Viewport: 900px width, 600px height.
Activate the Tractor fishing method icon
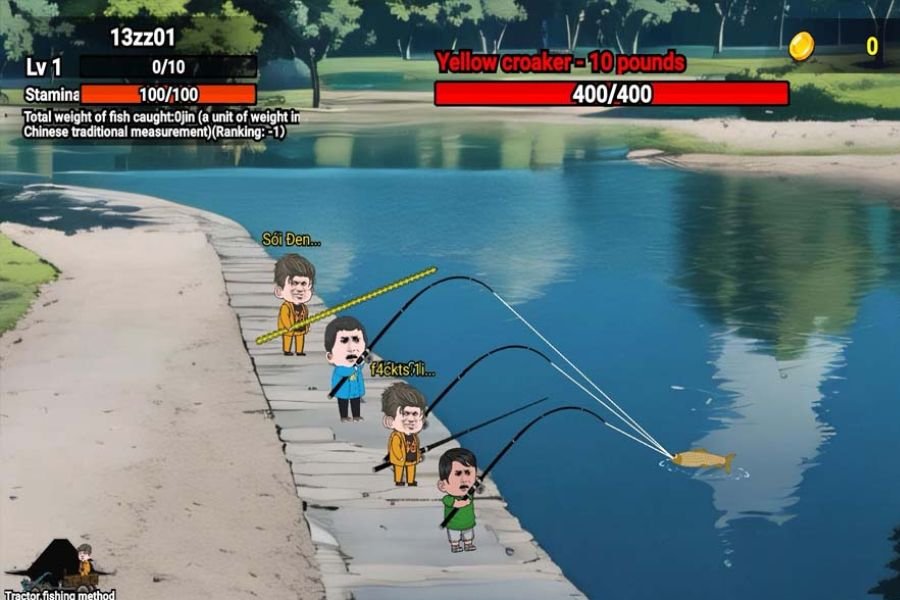(62, 567)
